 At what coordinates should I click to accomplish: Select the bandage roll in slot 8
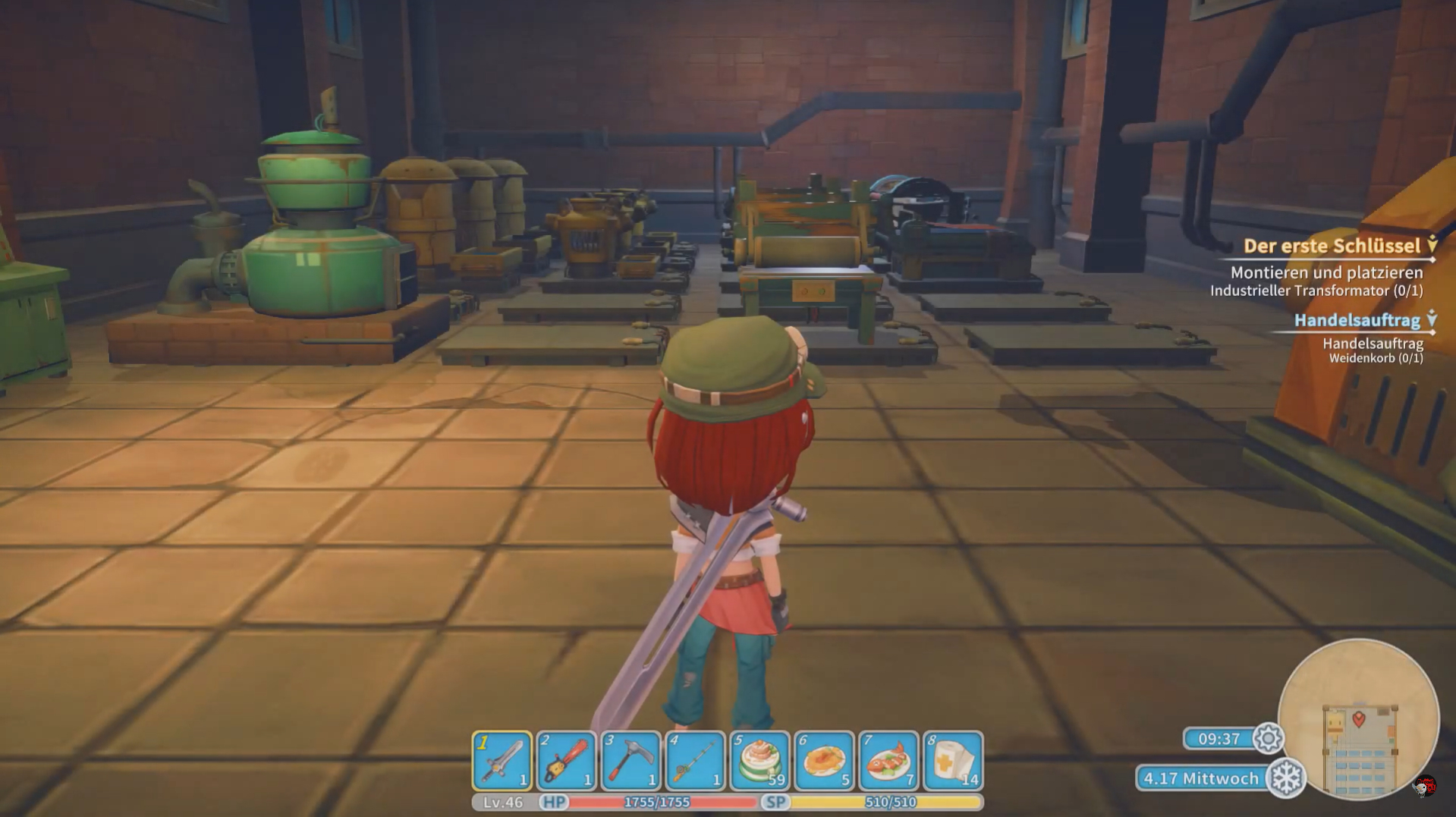pos(953,760)
